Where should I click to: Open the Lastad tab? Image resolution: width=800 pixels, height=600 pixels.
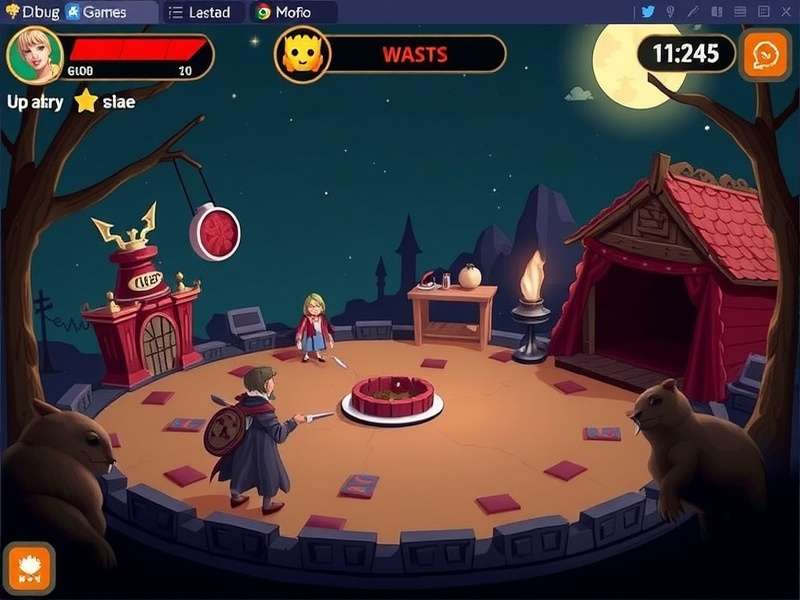pos(199,12)
